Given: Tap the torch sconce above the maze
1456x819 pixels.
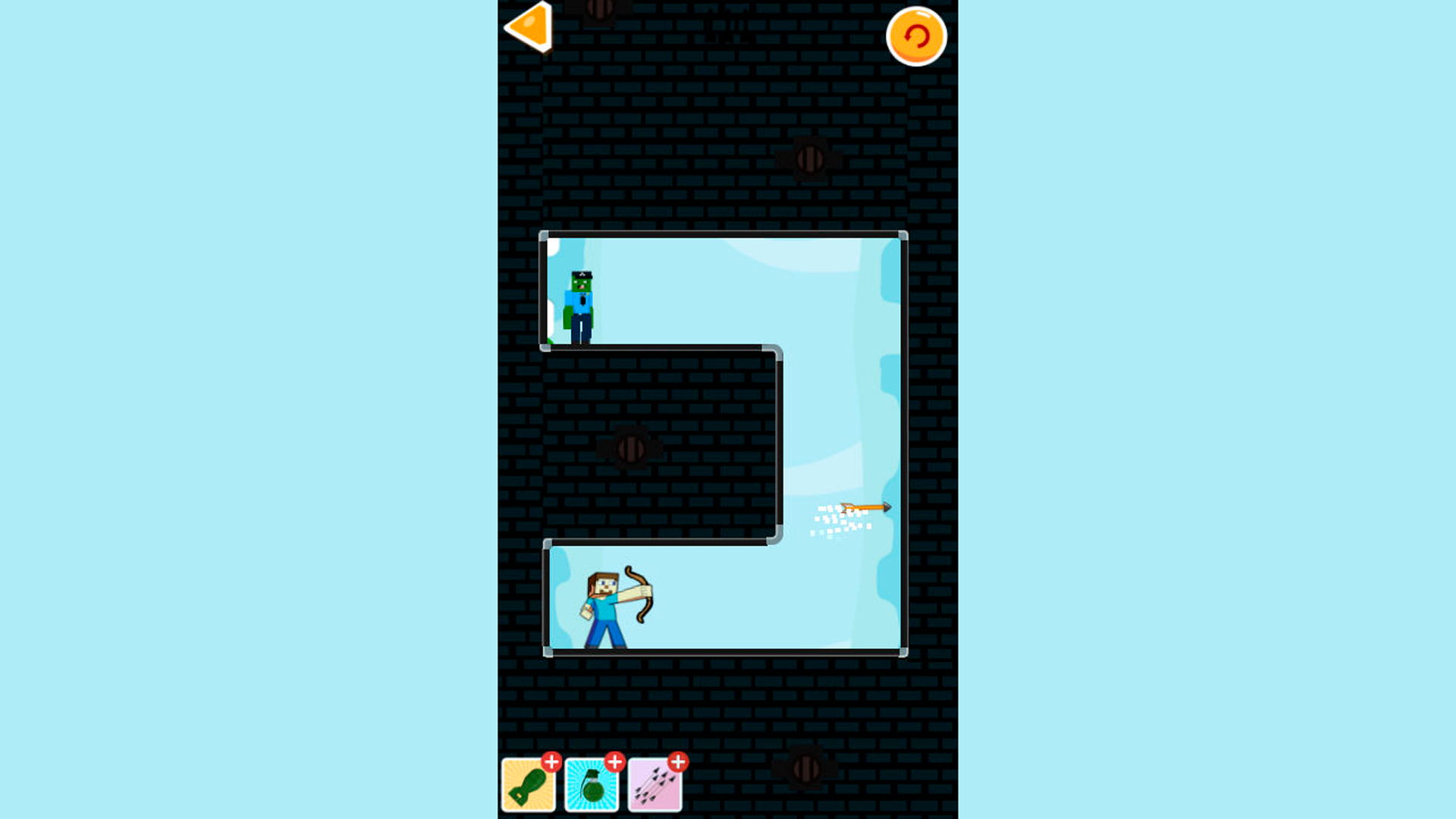Looking at the screenshot, I should (811, 159).
